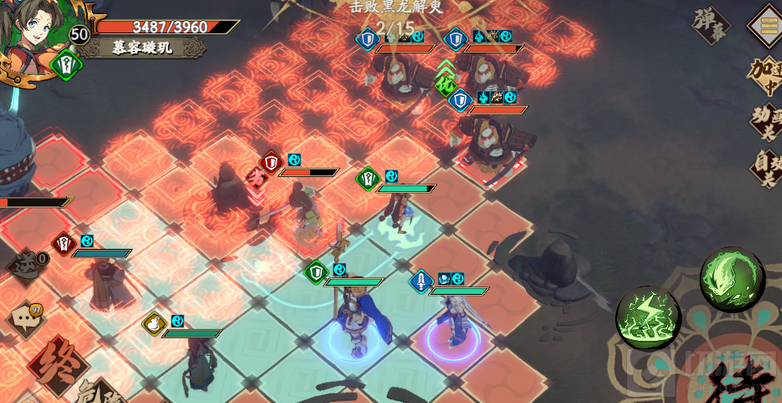This screenshot has width=782, height=403.
Task: Use the green swirling wind skill
Action: click(x=732, y=279)
